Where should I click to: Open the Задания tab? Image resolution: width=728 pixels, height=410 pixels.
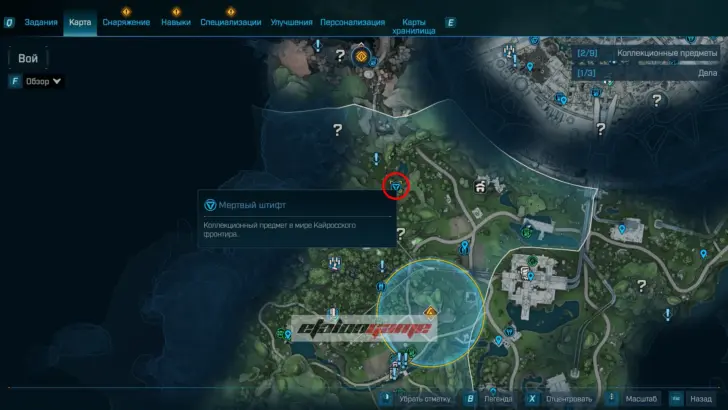tap(40, 21)
